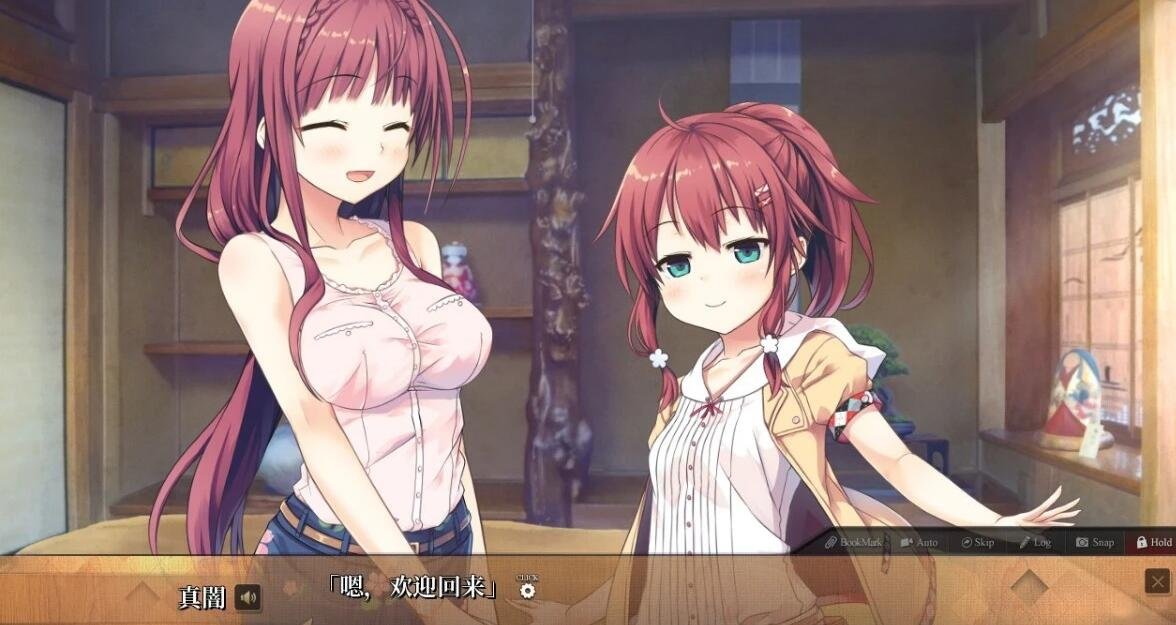The image size is (1176, 625).
Task: Activate the Skip function
Action: pos(977,542)
